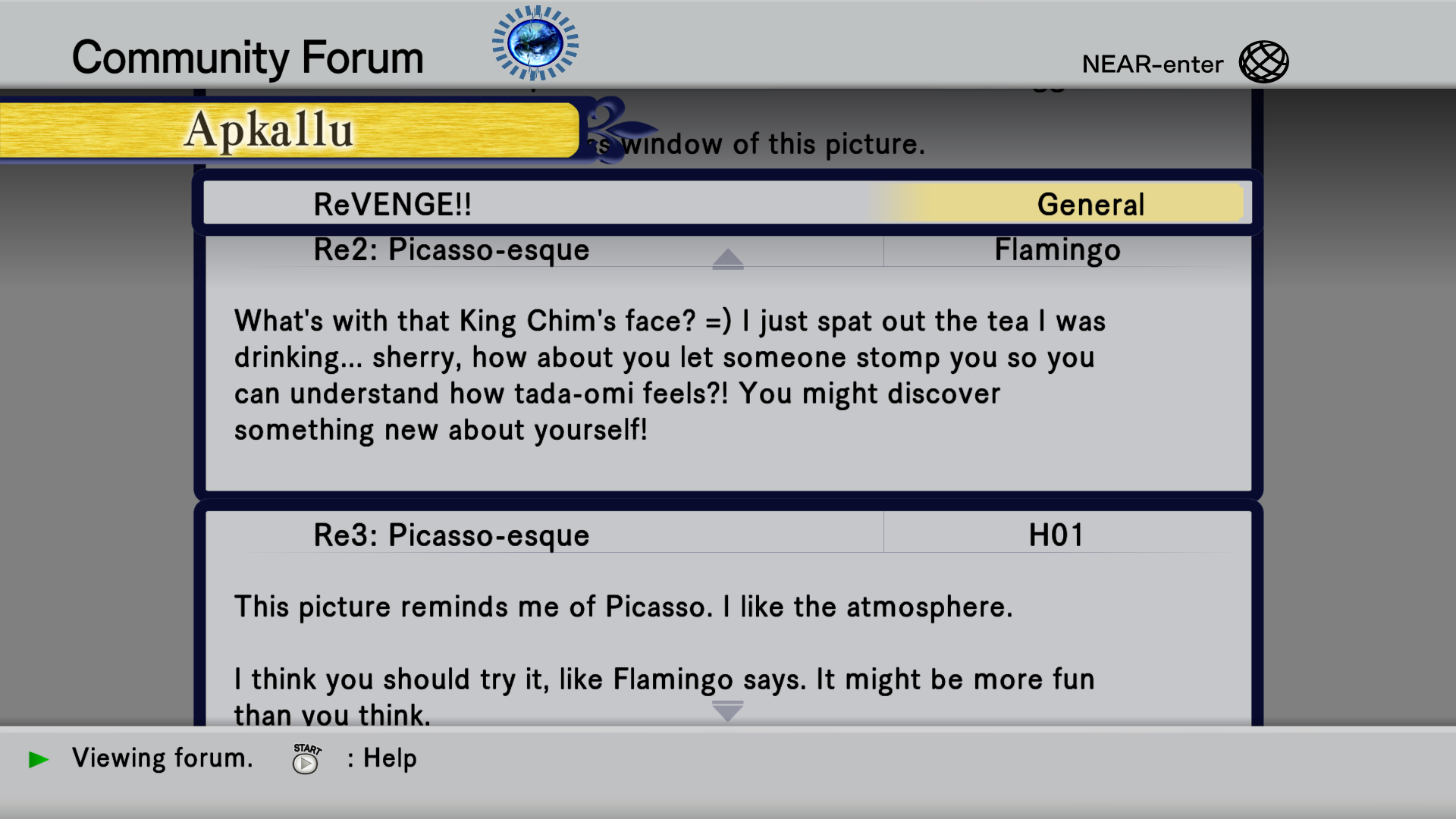Select the Apkallu gold banner
The image size is (1456, 819).
tap(288, 130)
